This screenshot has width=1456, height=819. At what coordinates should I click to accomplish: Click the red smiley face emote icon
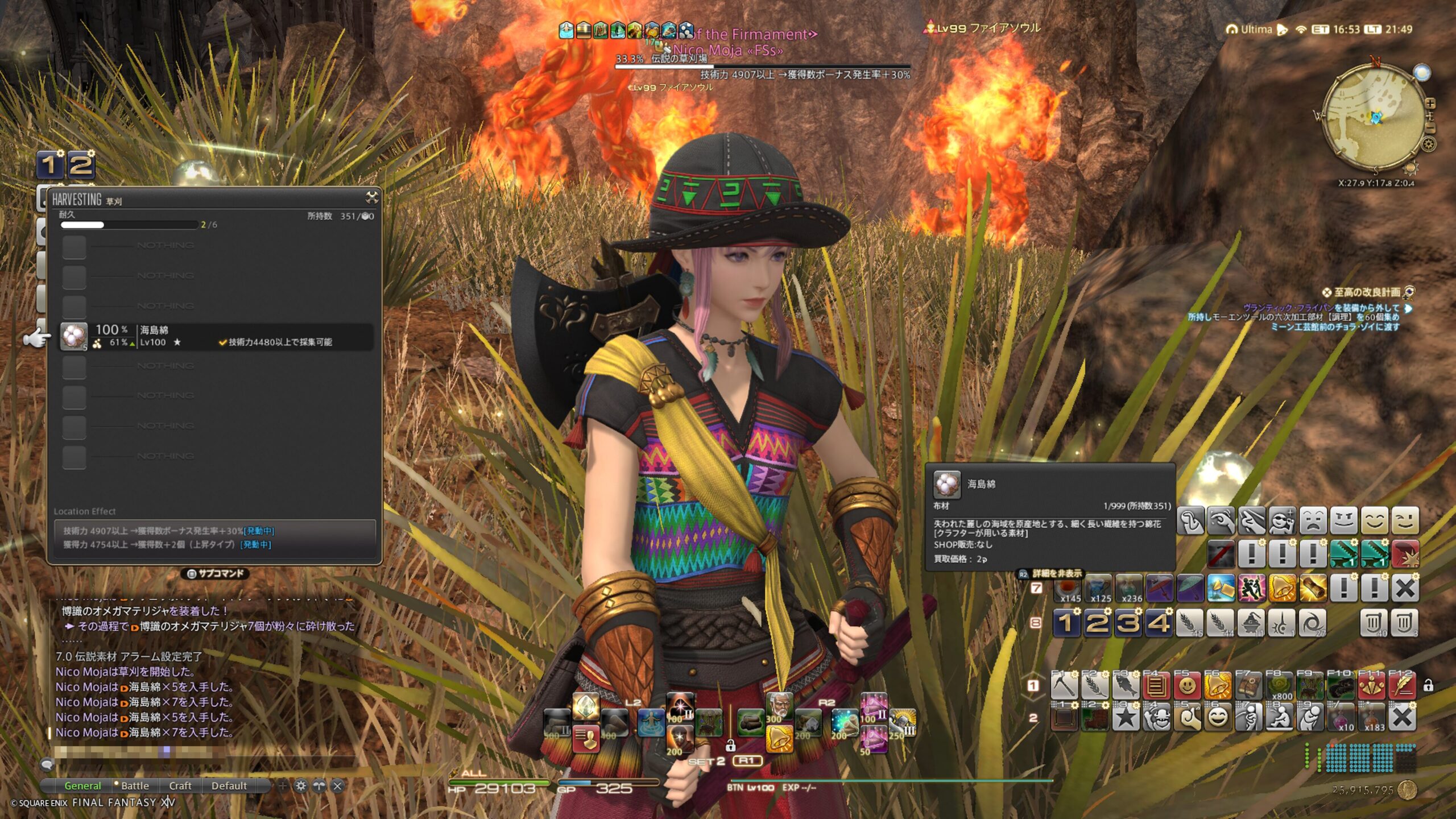point(1187,686)
